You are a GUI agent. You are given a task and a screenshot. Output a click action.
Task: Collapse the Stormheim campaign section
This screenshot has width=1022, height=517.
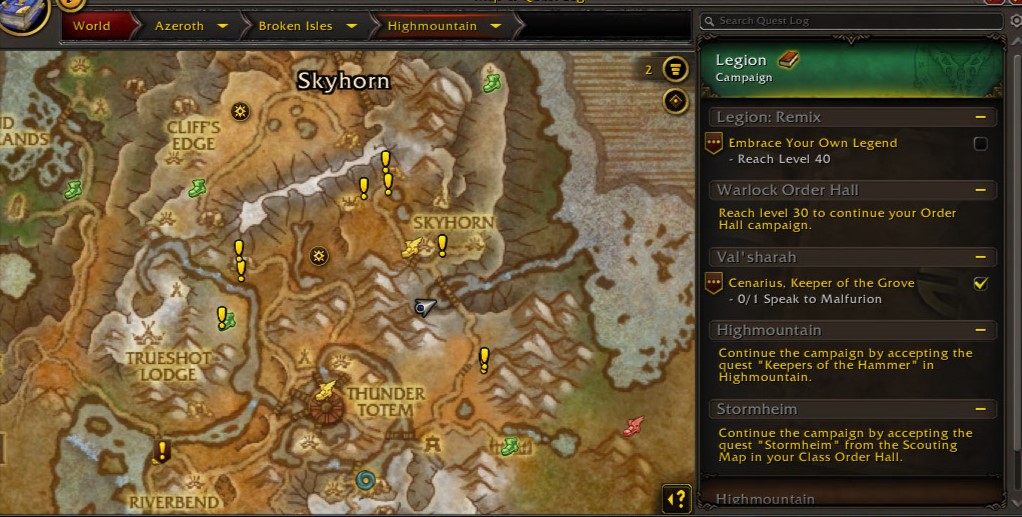(x=982, y=409)
